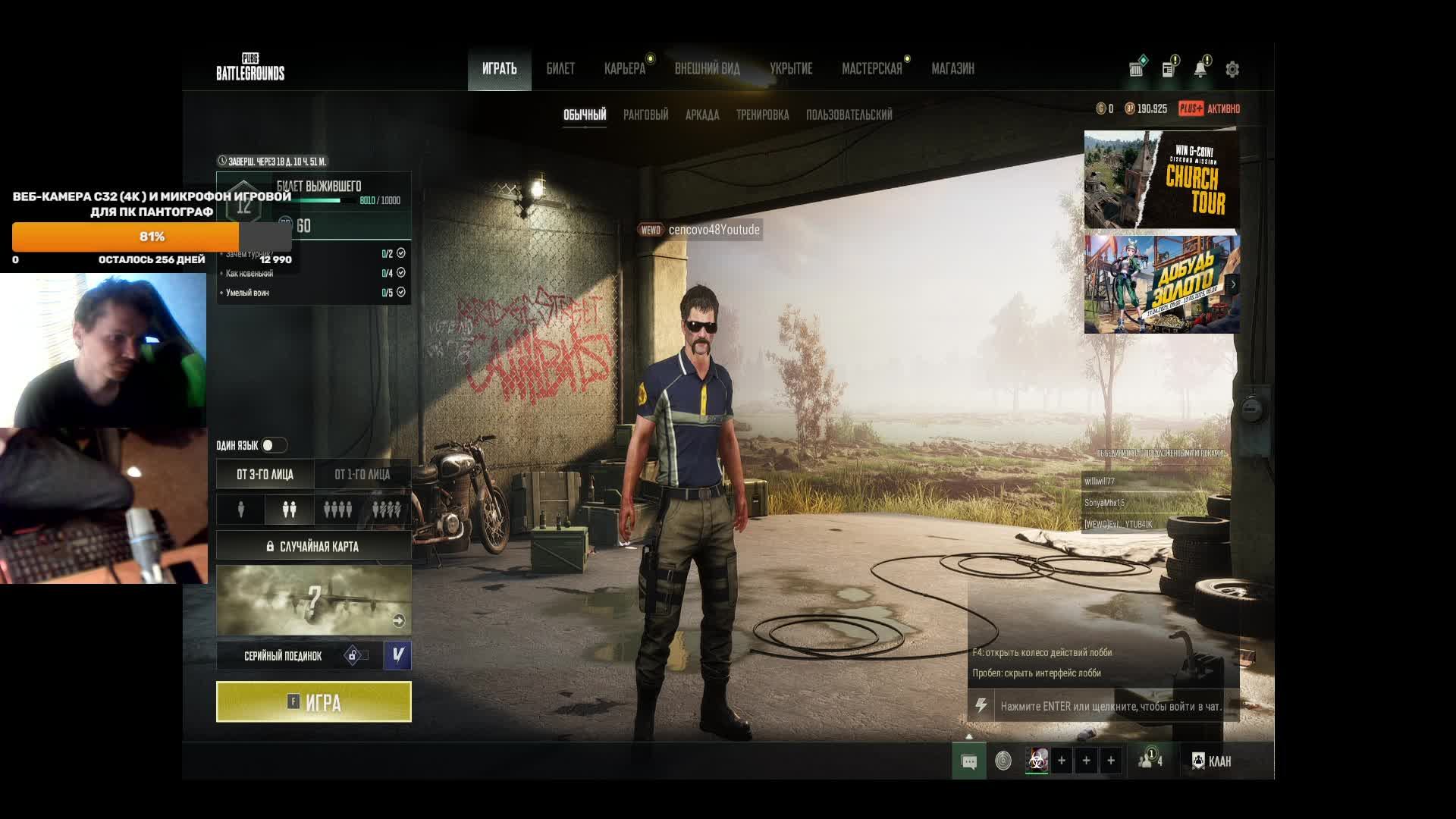The height and width of the screenshot is (819, 1456).
Task: Show notifications via the bell icon
Action: coord(1200,70)
